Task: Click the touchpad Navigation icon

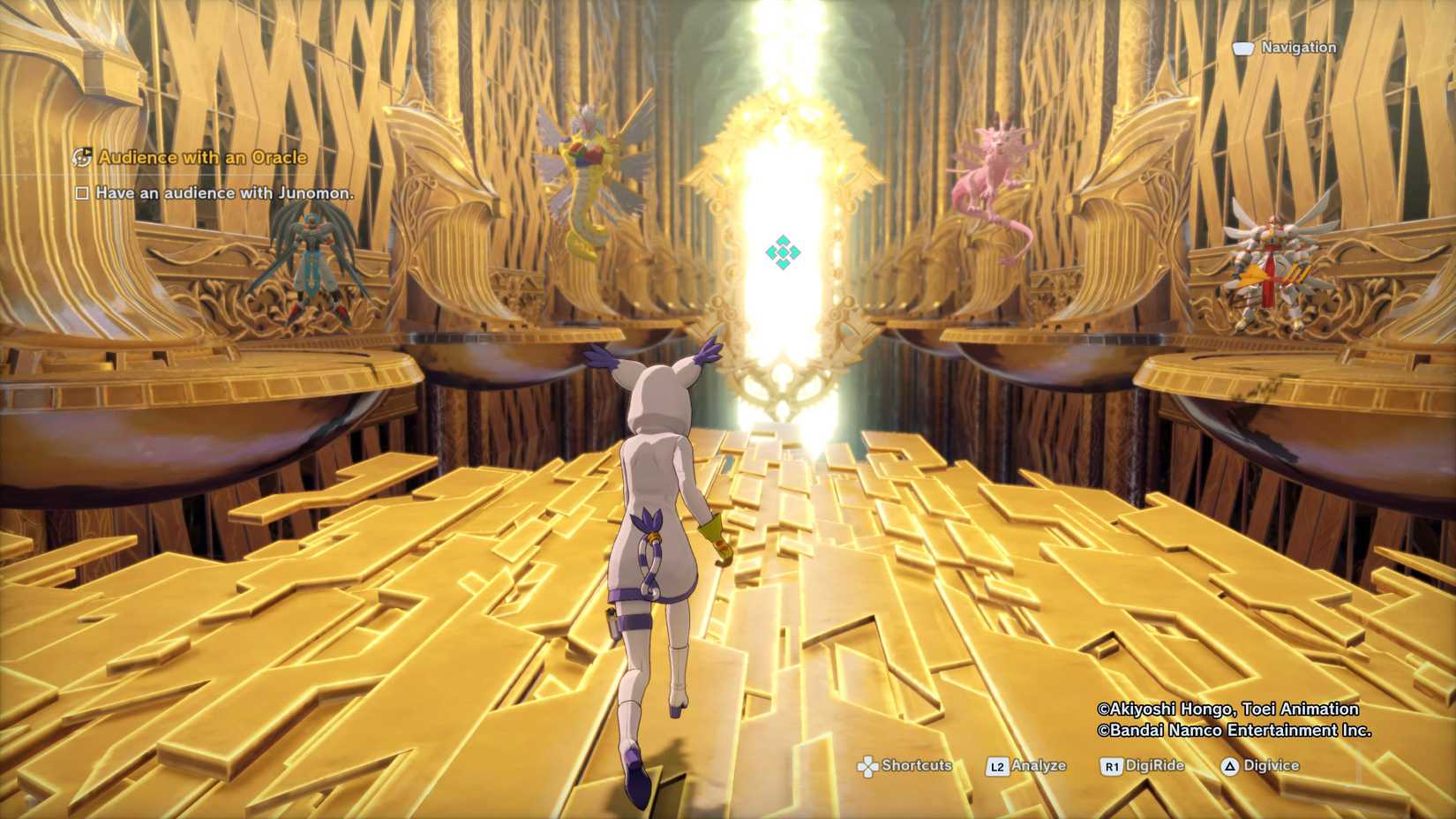Action: pos(1244,48)
